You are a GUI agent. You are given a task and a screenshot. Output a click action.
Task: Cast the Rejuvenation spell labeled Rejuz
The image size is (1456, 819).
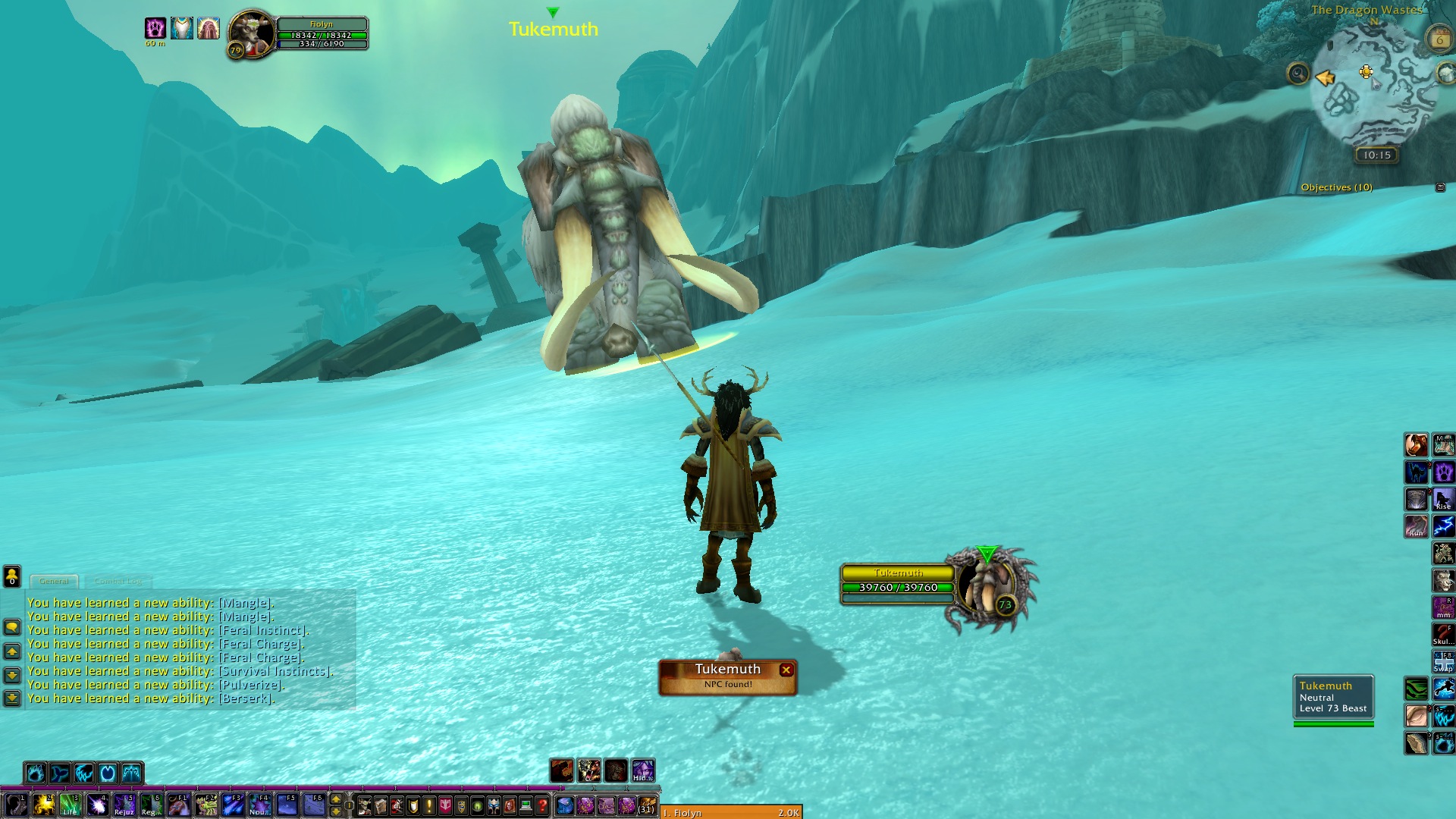pyautogui.click(x=124, y=805)
